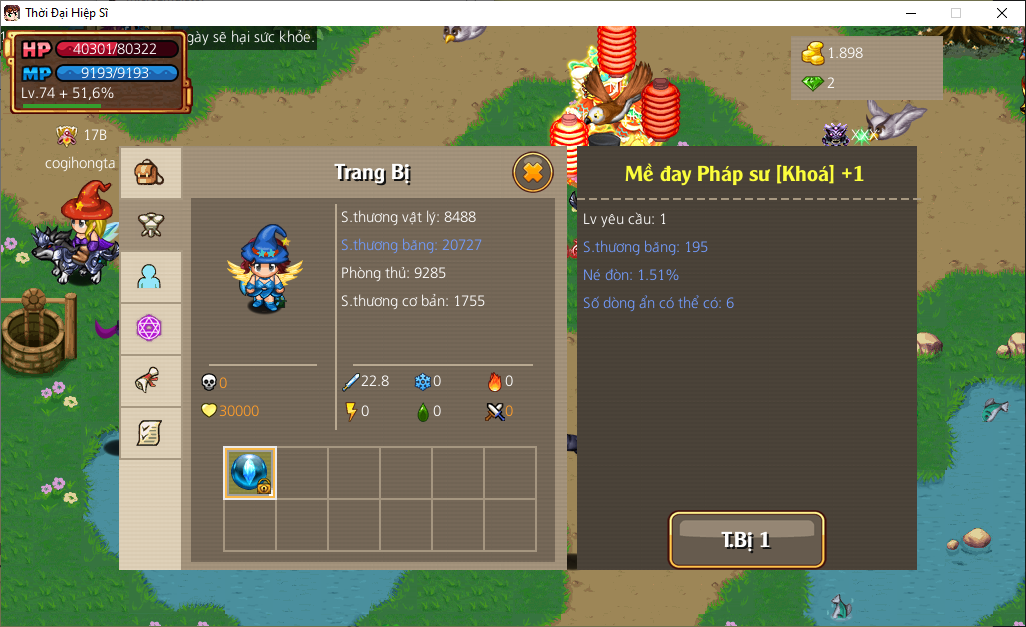Equip item with the T.Bị 1 button
1026x627 pixels.
746,540
